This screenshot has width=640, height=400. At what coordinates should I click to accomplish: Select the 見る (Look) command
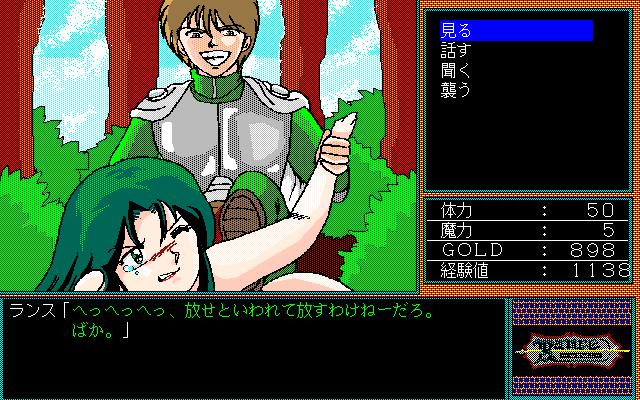click(456, 31)
